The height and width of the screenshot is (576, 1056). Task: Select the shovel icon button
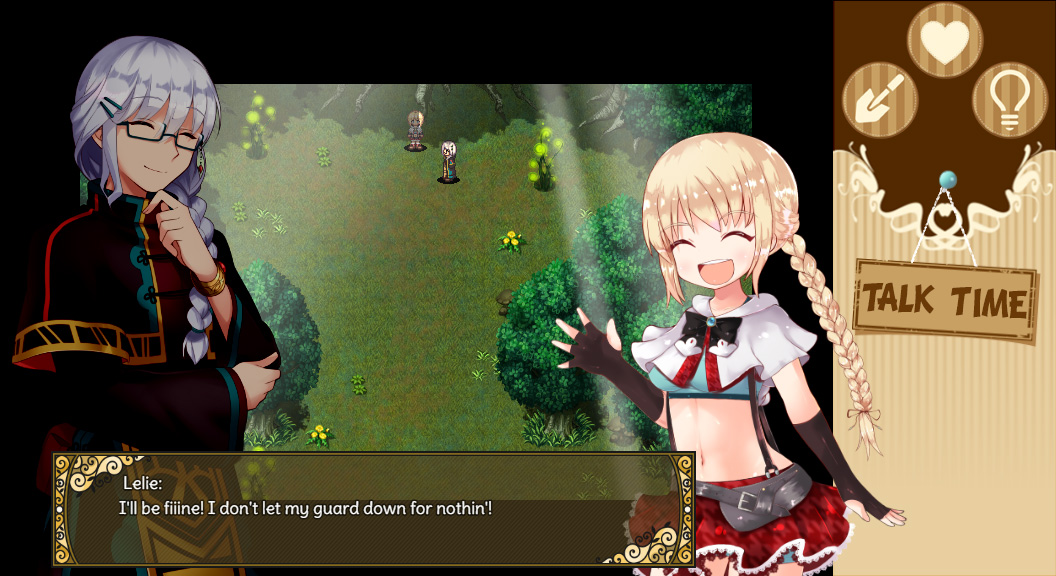(880, 100)
